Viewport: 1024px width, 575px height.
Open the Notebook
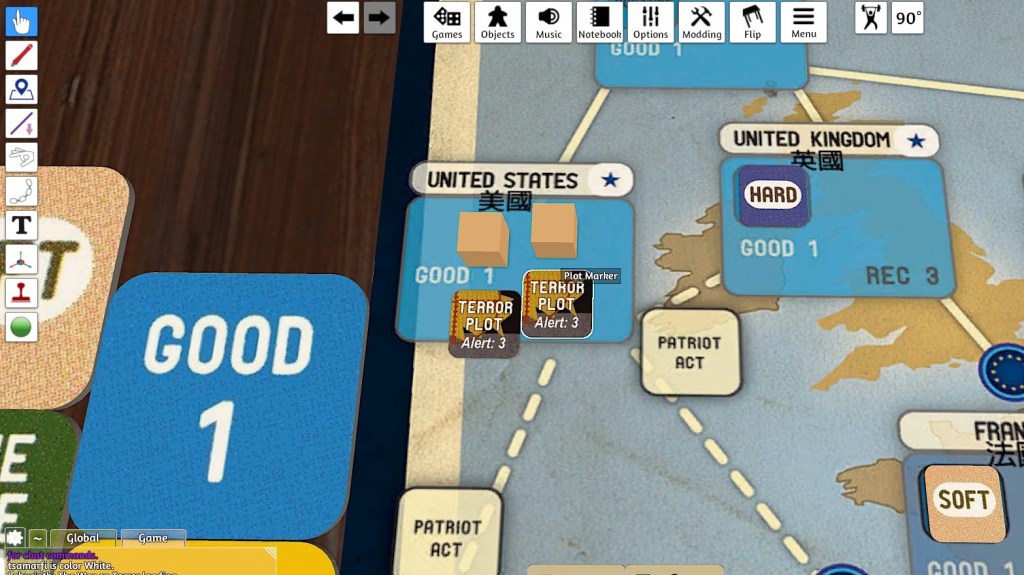click(x=600, y=21)
